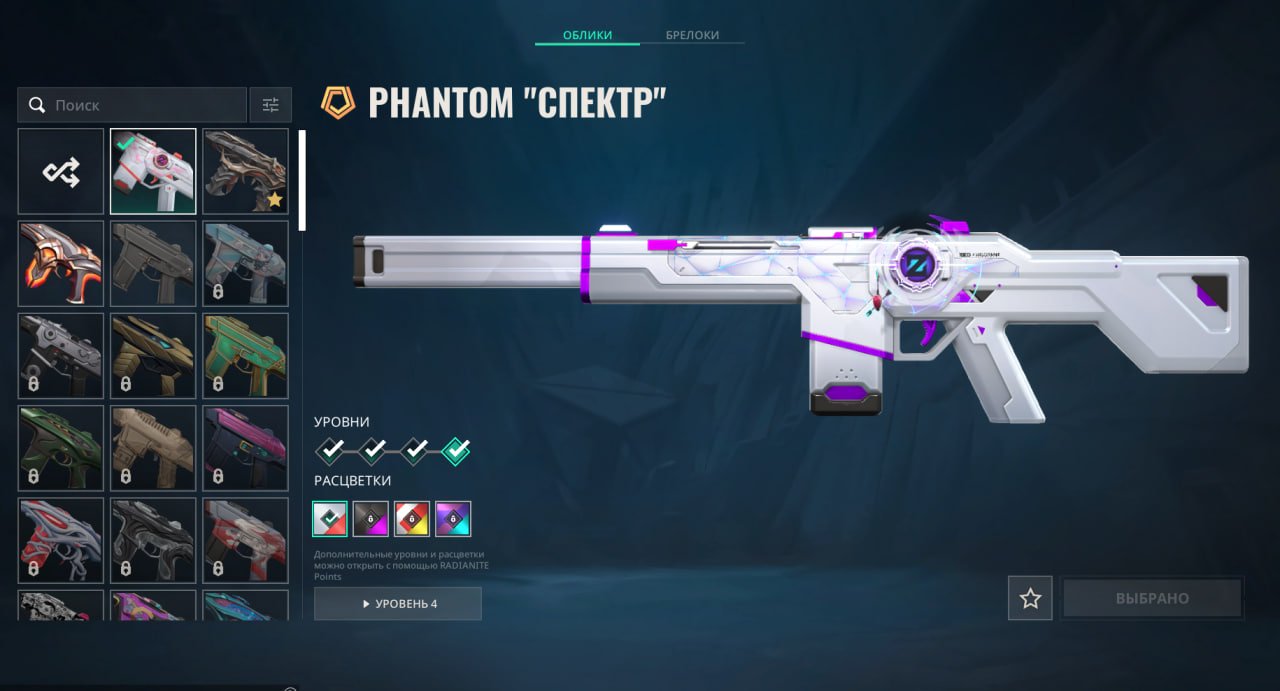Play the Уровень 4 preview
The width and height of the screenshot is (1280, 691).
point(398,604)
